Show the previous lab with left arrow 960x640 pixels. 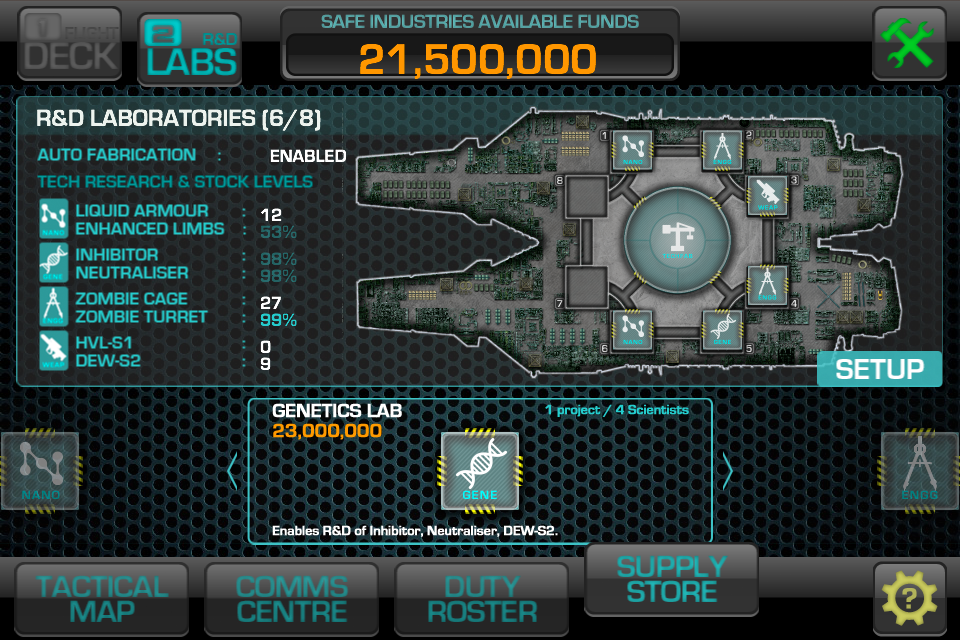pyautogui.click(x=233, y=471)
